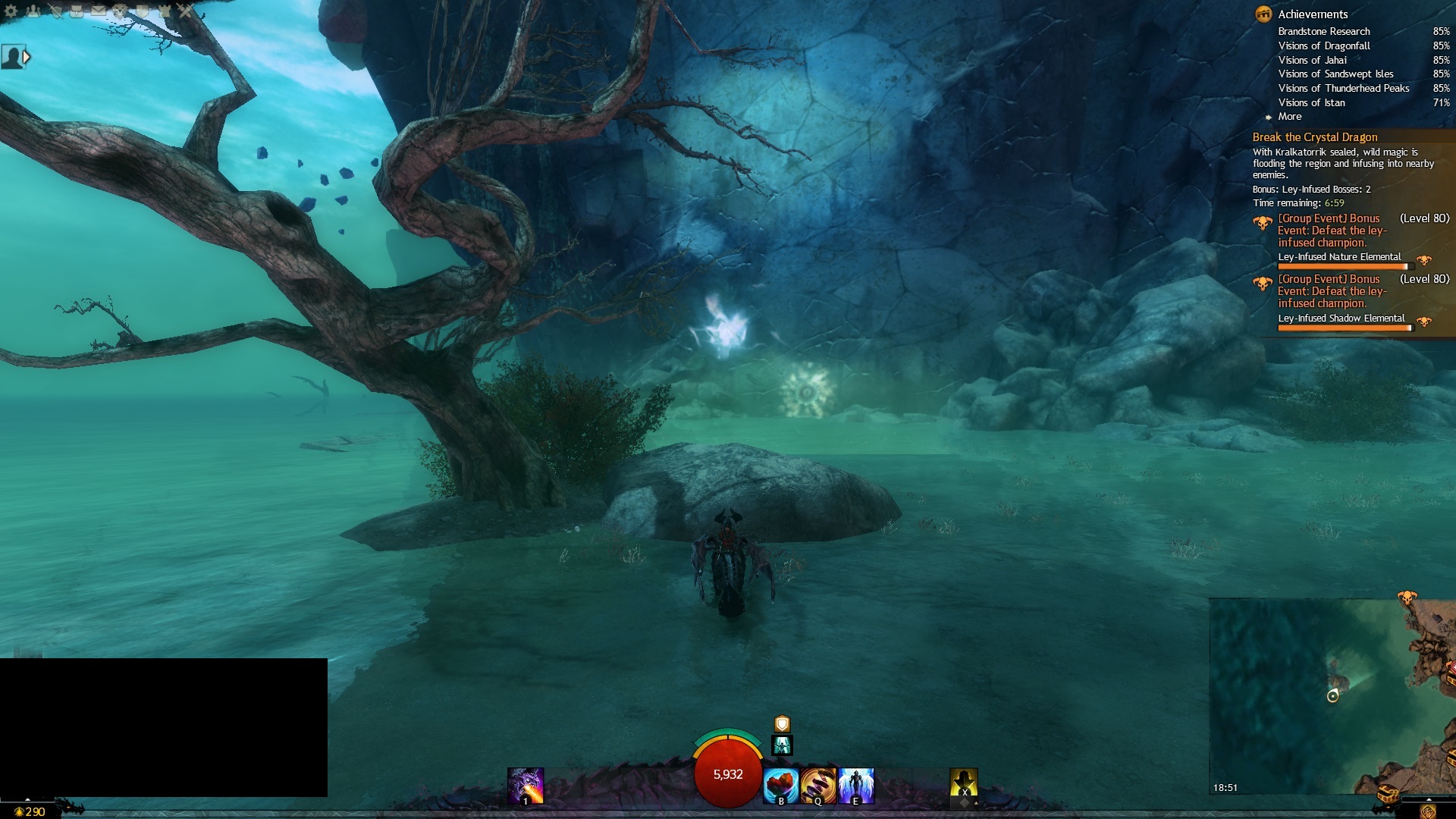Use the red crystal skill bound to B
This screenshot has height=819, width=1456.
coord(781,786)
